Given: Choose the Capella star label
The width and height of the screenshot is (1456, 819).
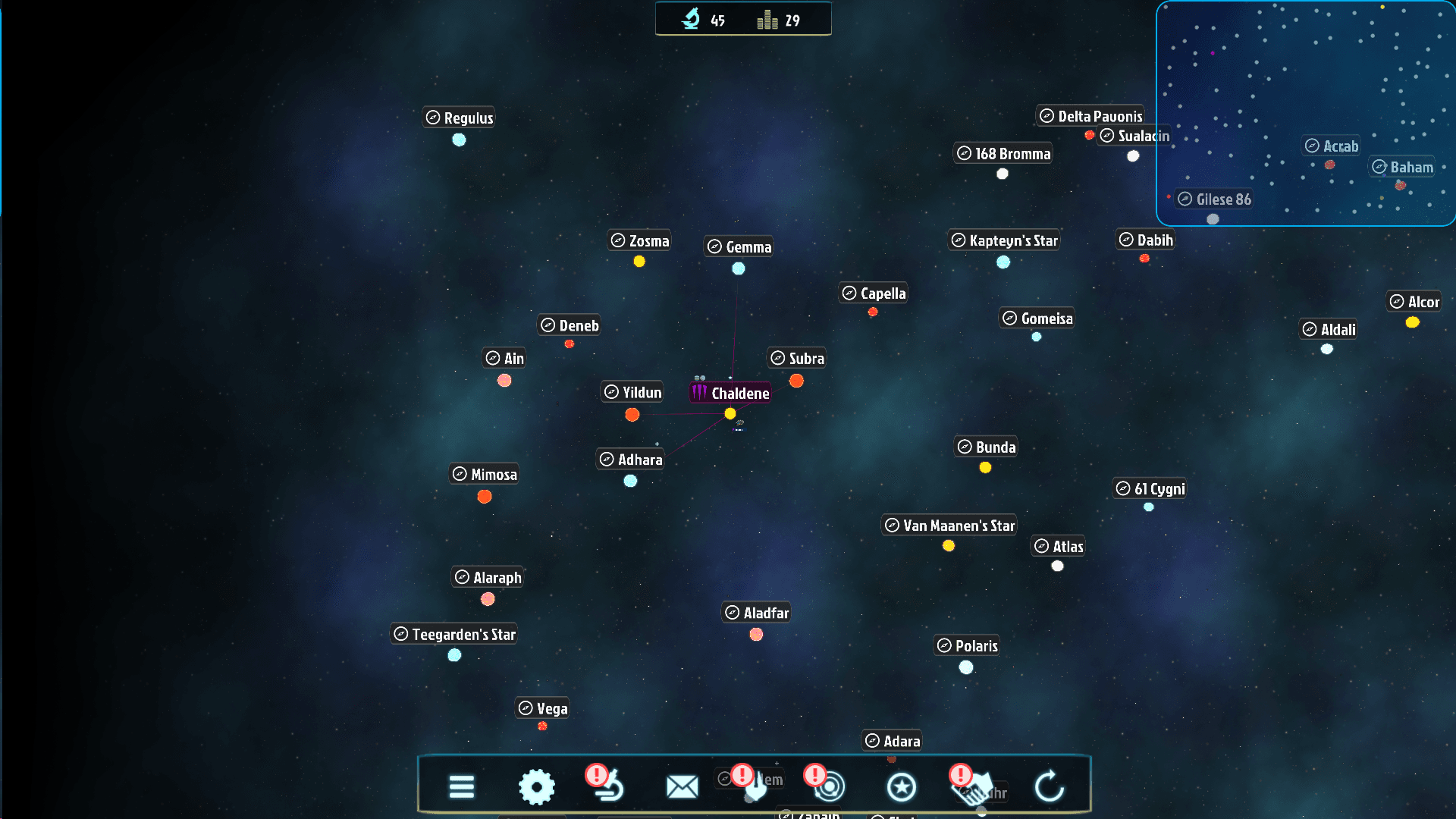Looking at the screenshot, I should coord(874,293).
